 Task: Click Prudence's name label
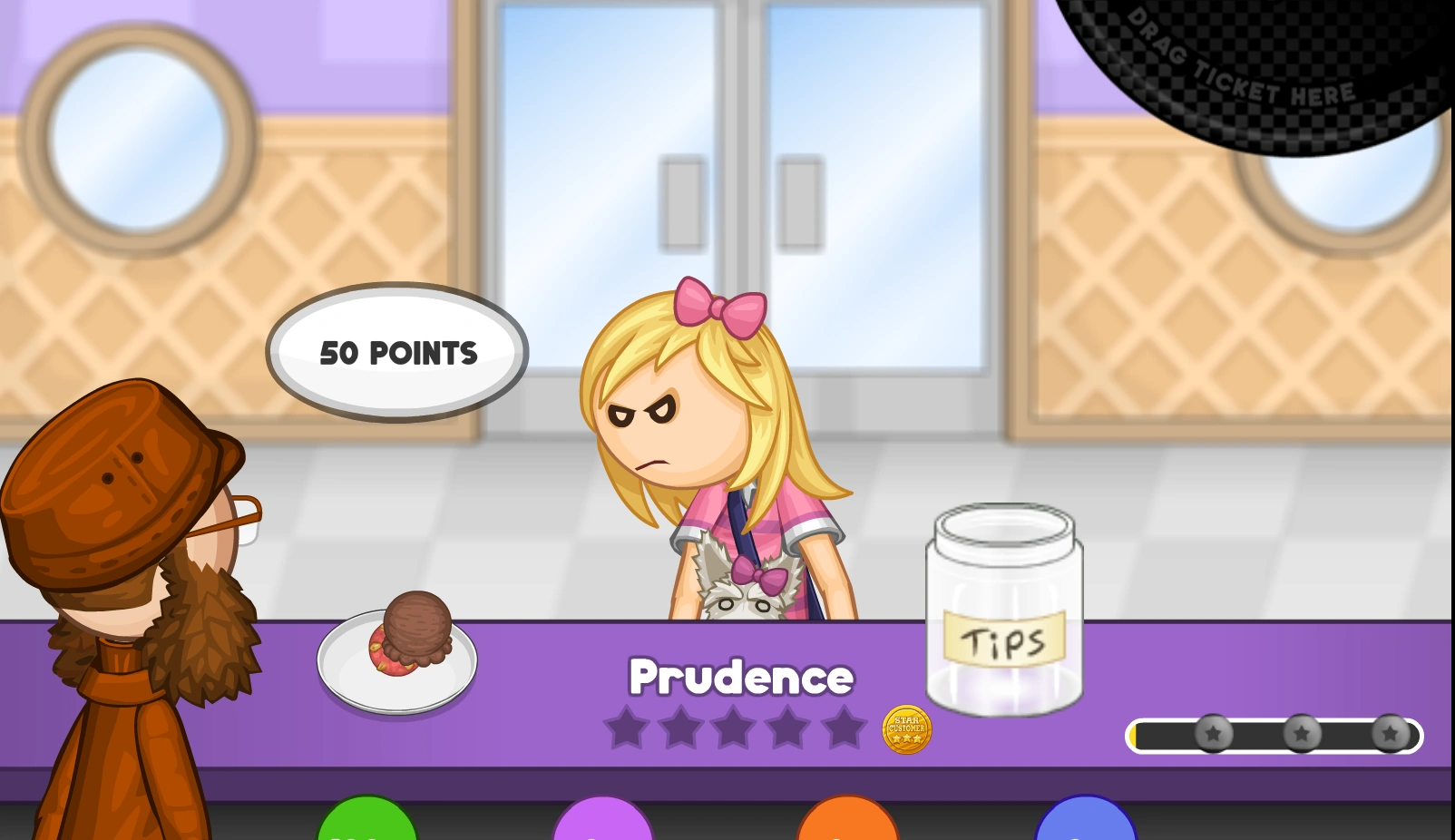coord(742,676)
